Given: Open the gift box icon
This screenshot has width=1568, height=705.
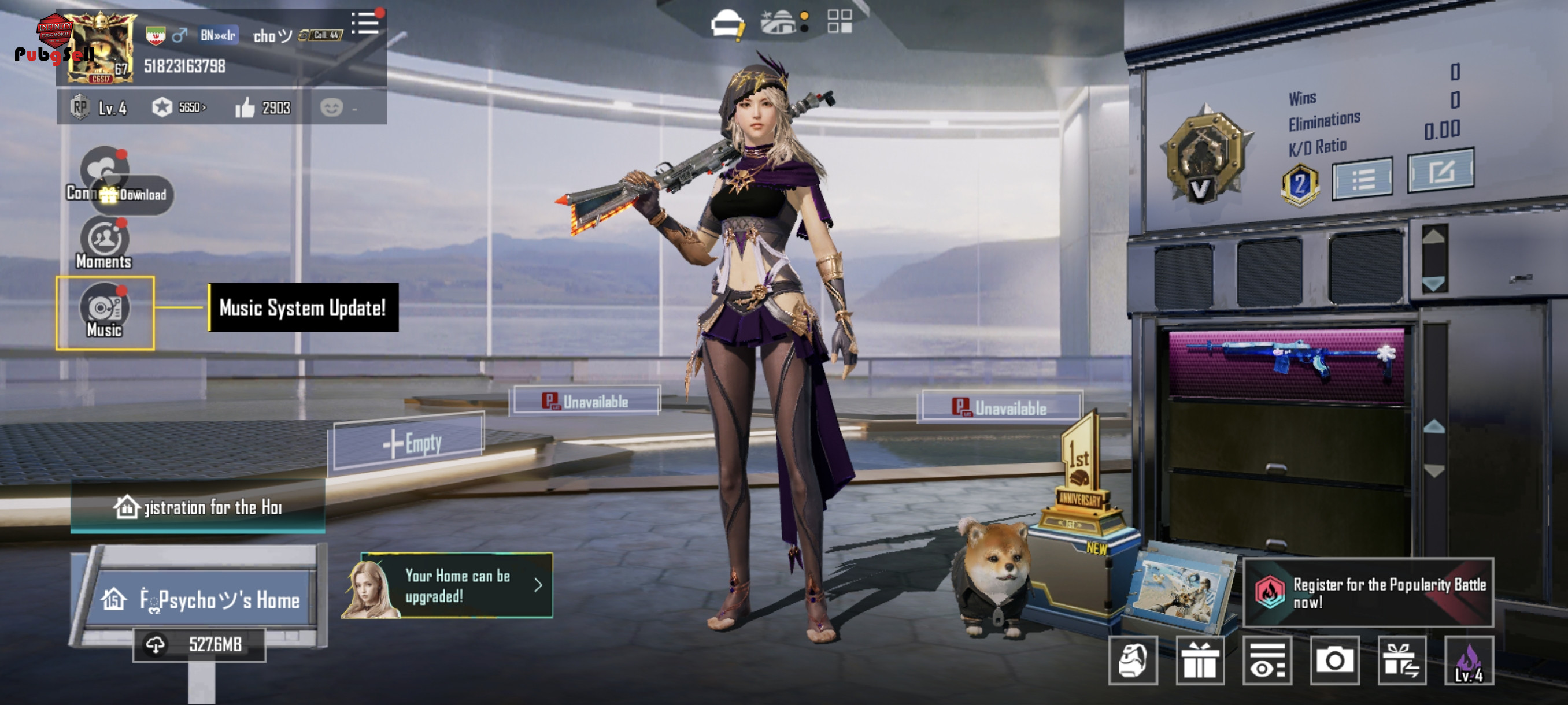Looking at the screenshot, I should pos(1199,661).
